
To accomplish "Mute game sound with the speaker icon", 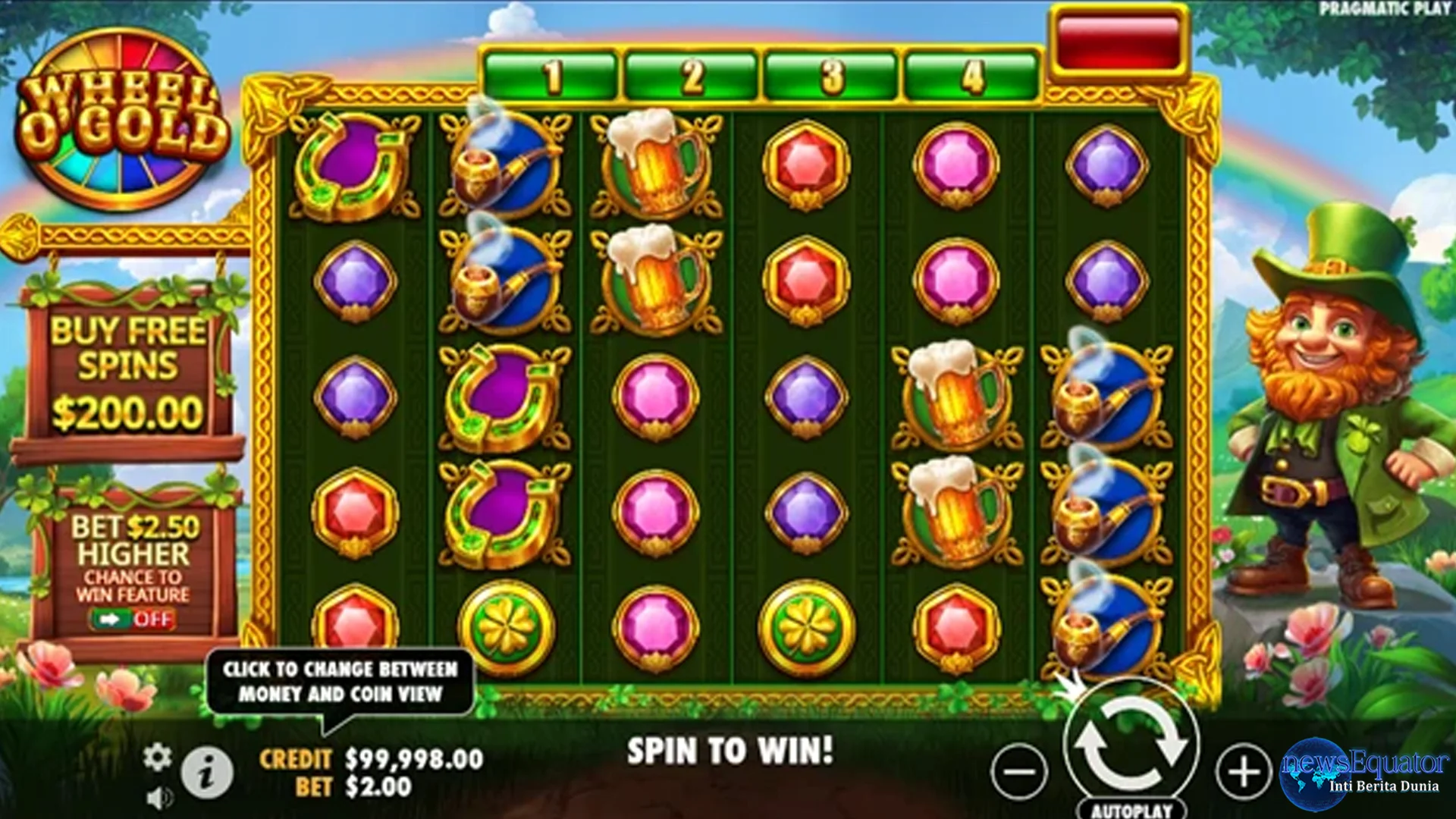I will coord(158,798).
